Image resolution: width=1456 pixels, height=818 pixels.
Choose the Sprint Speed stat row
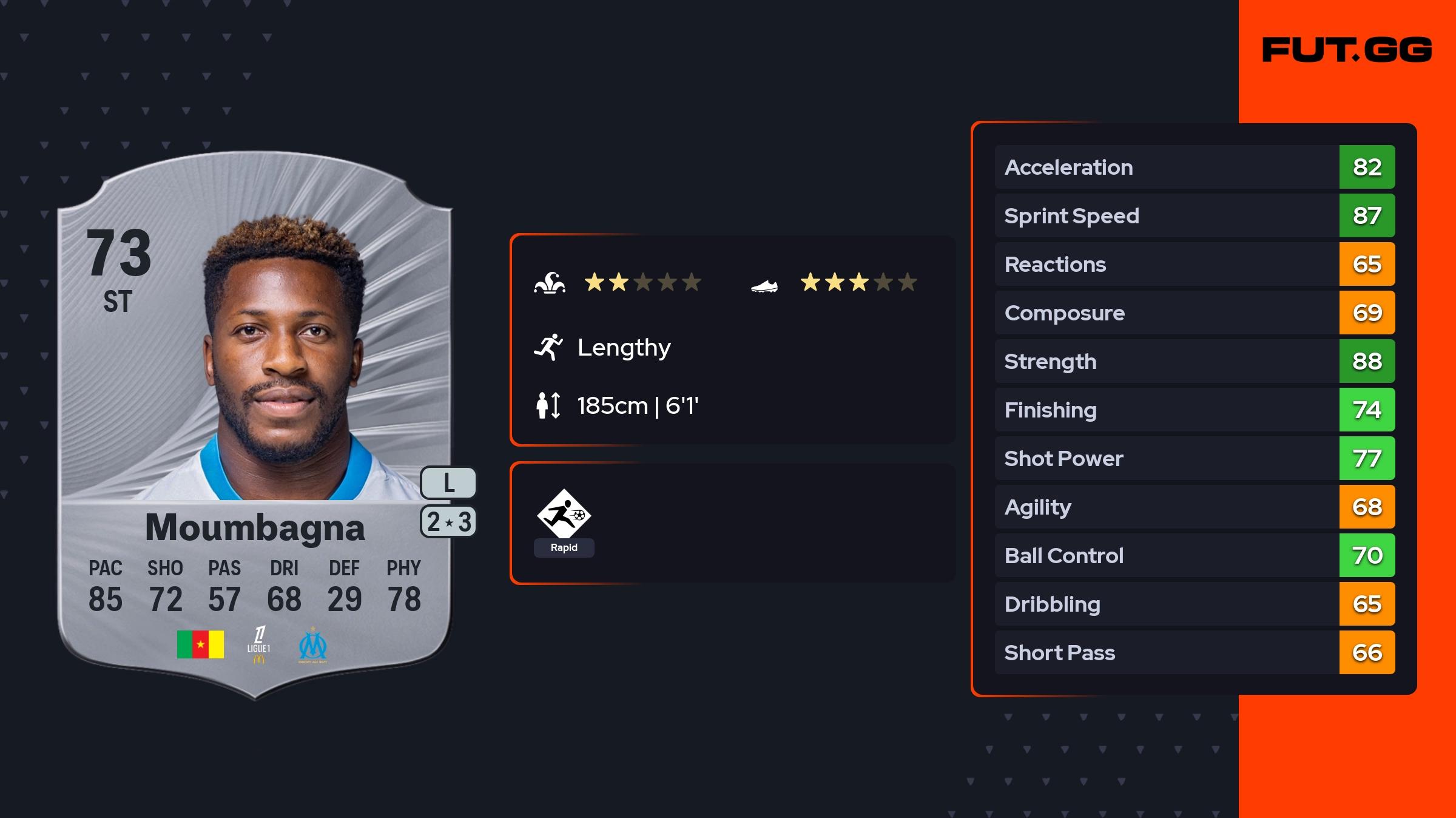[1195, 216]
